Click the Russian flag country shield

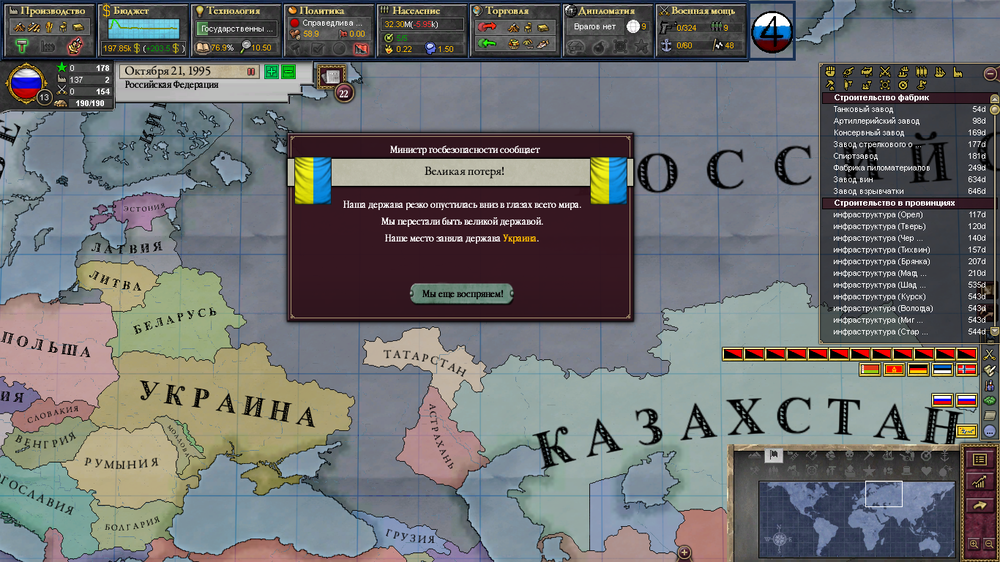coord(25,84)
